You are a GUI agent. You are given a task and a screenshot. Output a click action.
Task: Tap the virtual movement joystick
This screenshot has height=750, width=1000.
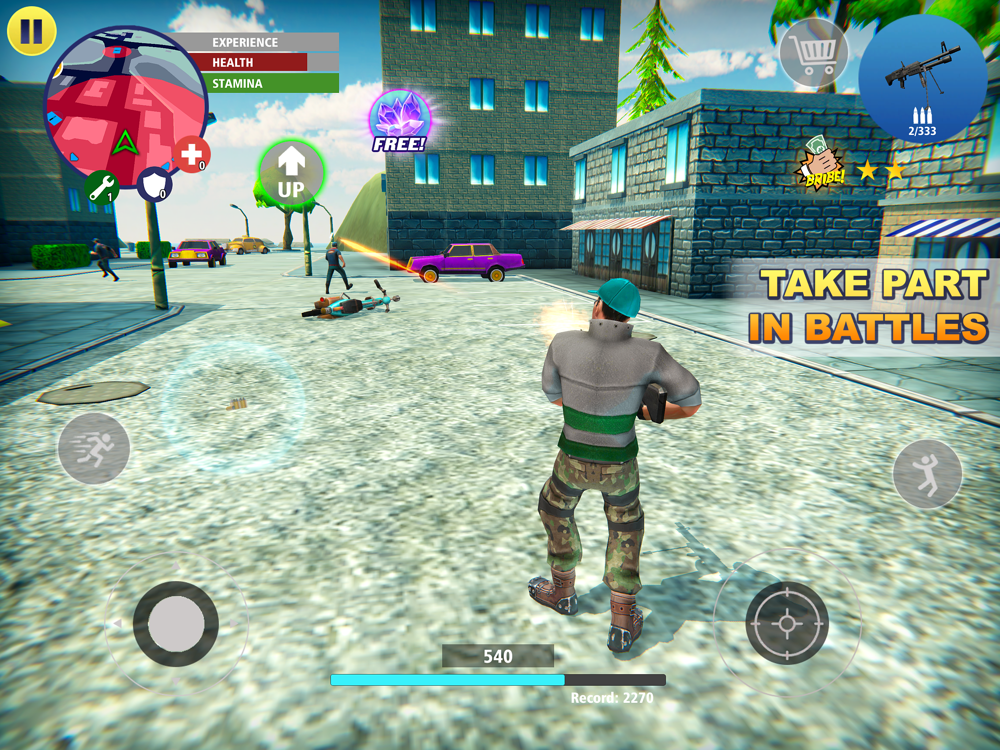176,623
